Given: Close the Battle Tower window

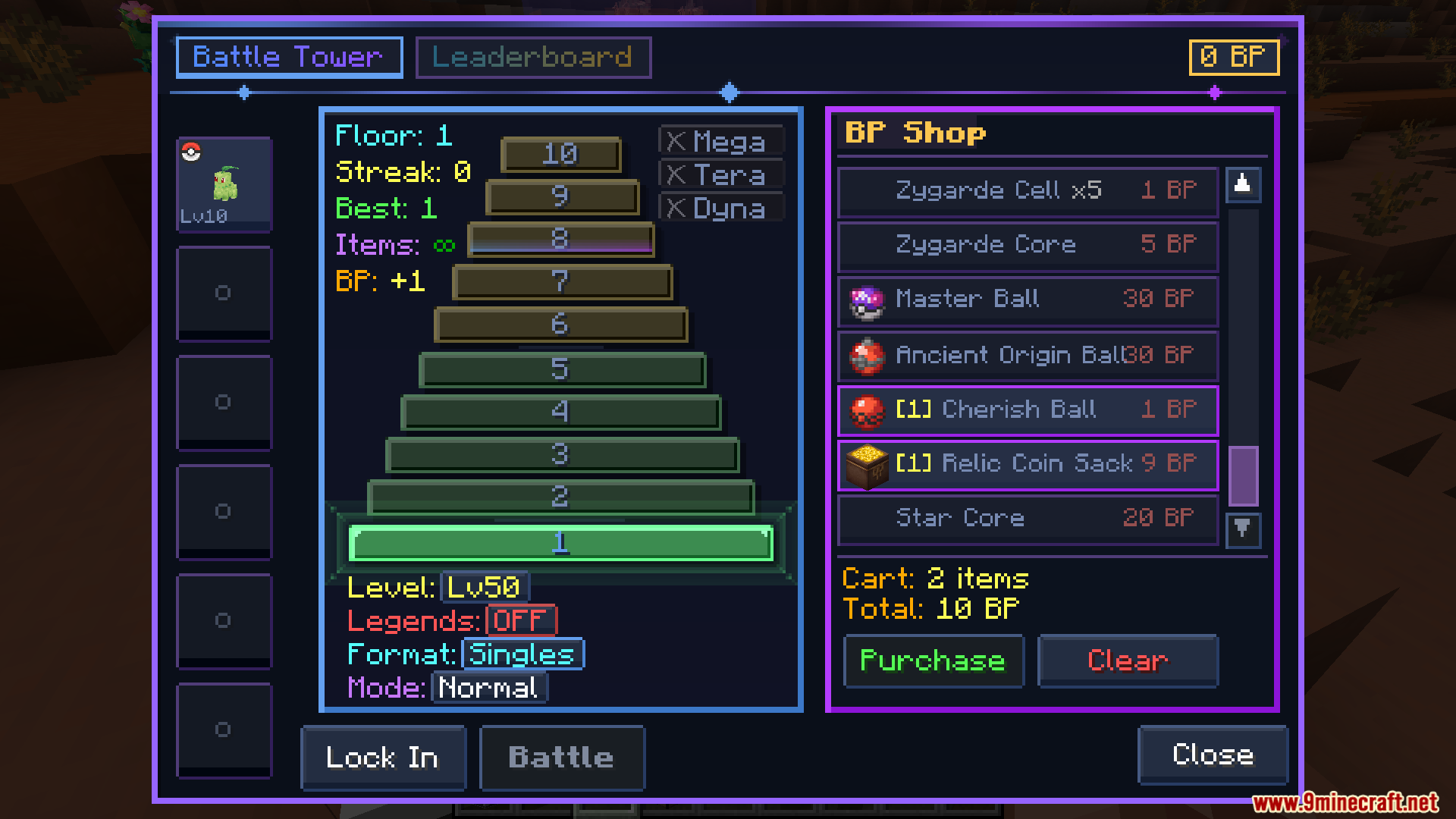Looking at the screenshot, I should pos(1212,755).
